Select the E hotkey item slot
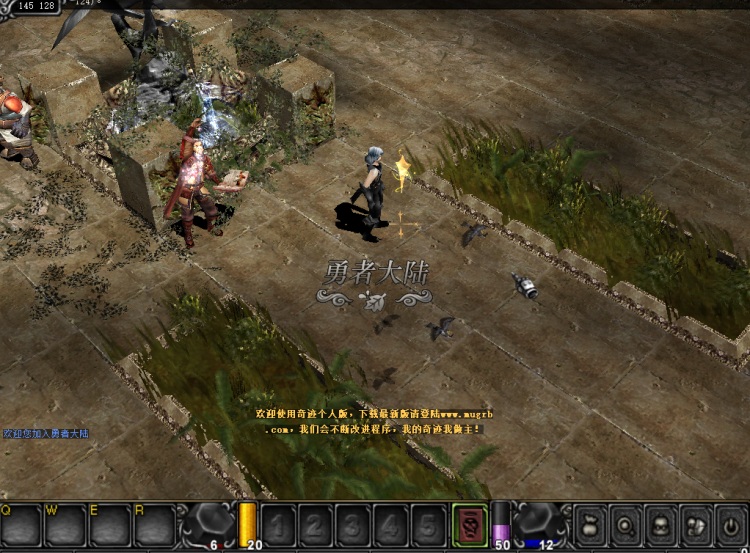This screenshot has height=553, width=750. click(110, 525)
